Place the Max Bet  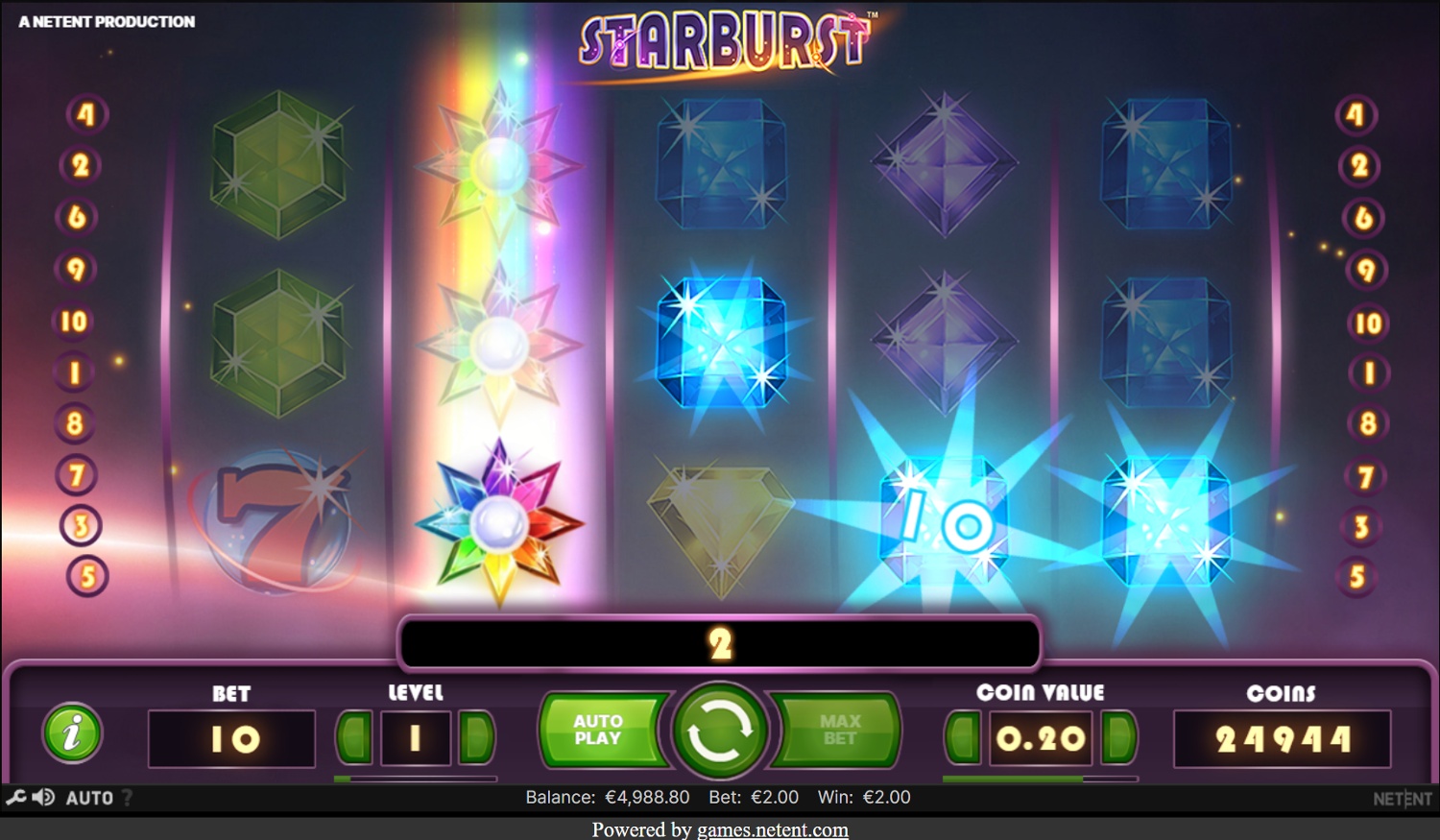click(839, 731)
